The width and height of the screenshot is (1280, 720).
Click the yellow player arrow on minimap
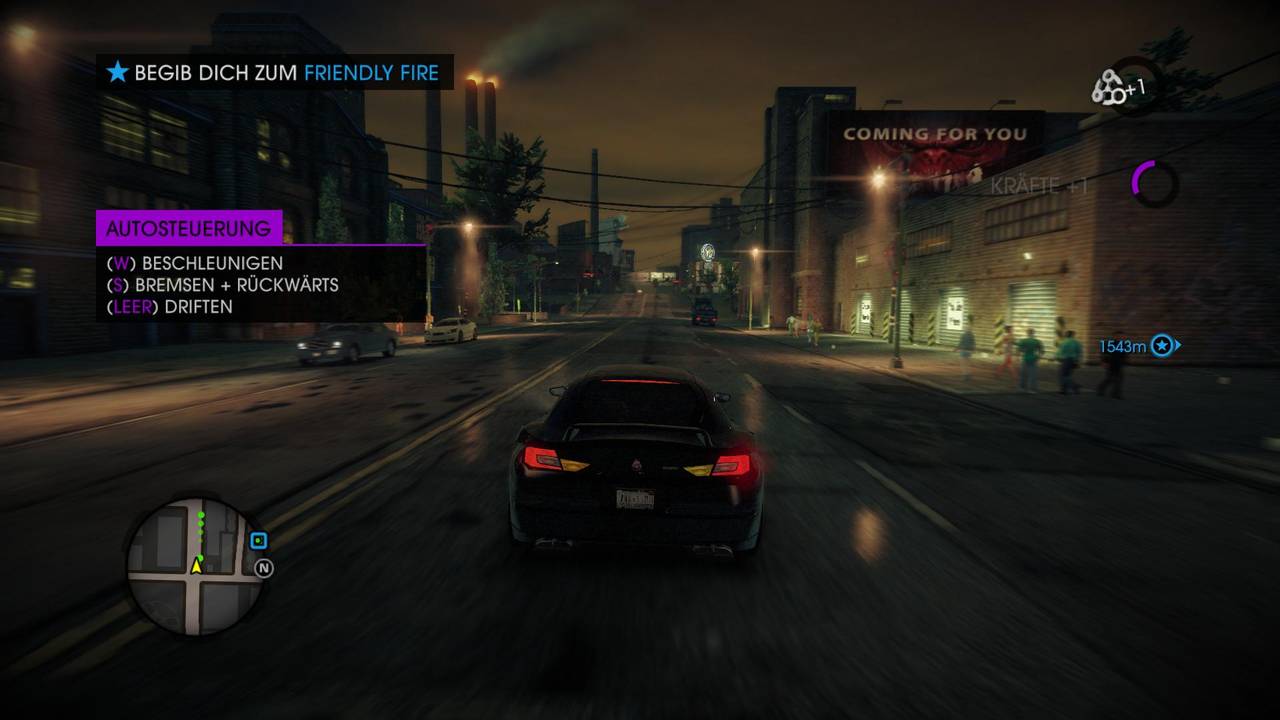click(197, 567)
